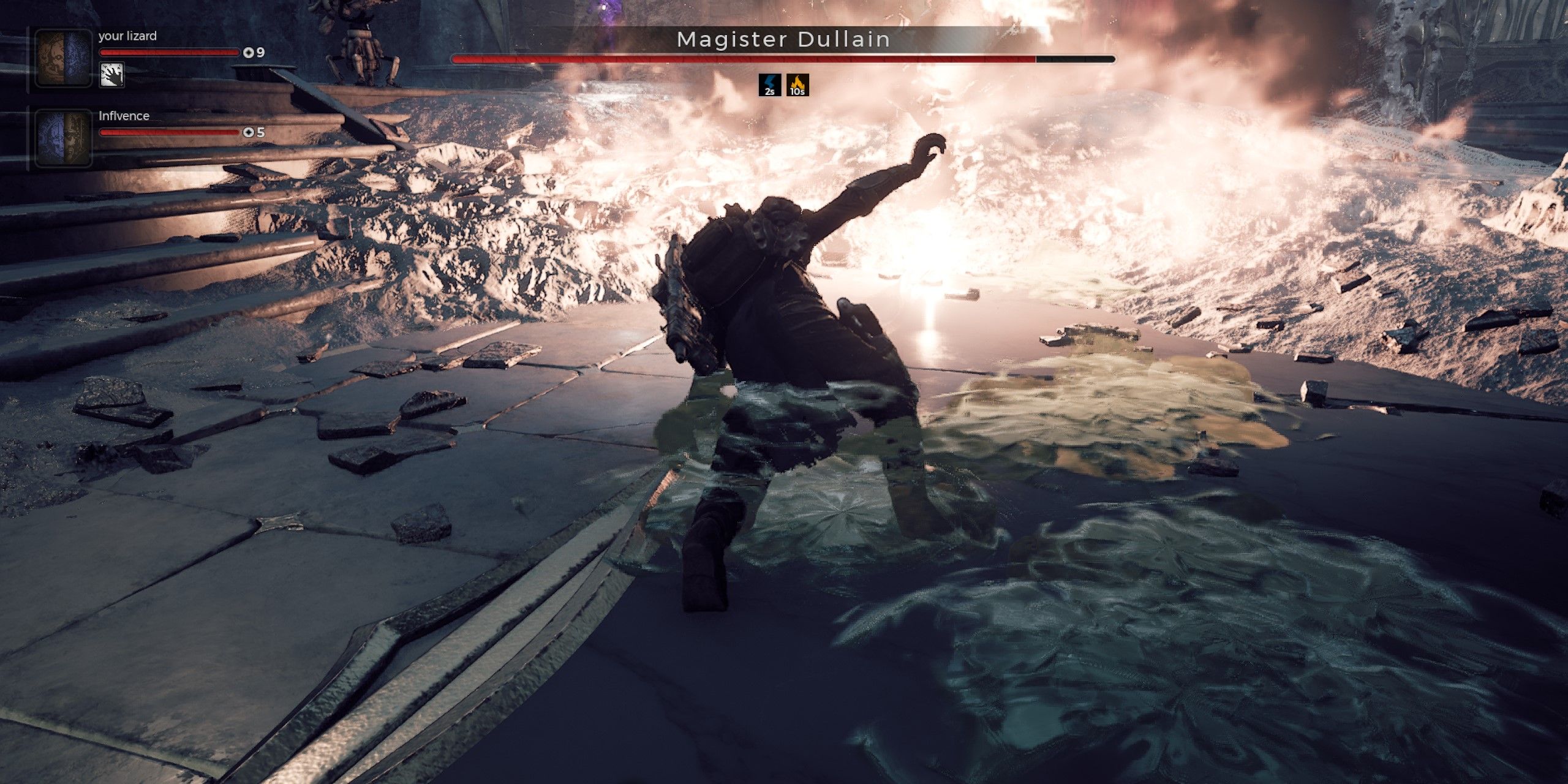Select the orange fire 10s burning status icon

point(798,84)
